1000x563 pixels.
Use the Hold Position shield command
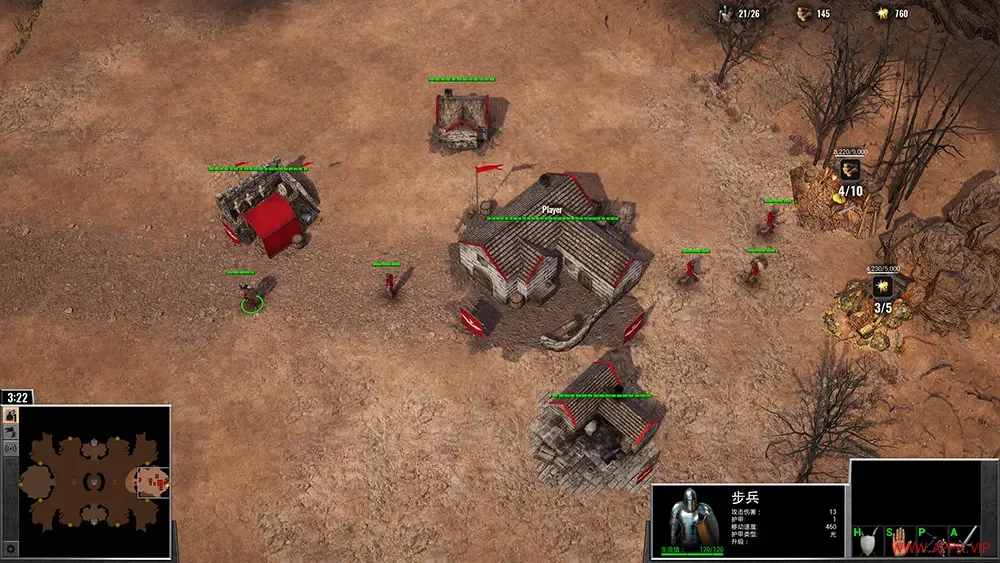(867, 540)
